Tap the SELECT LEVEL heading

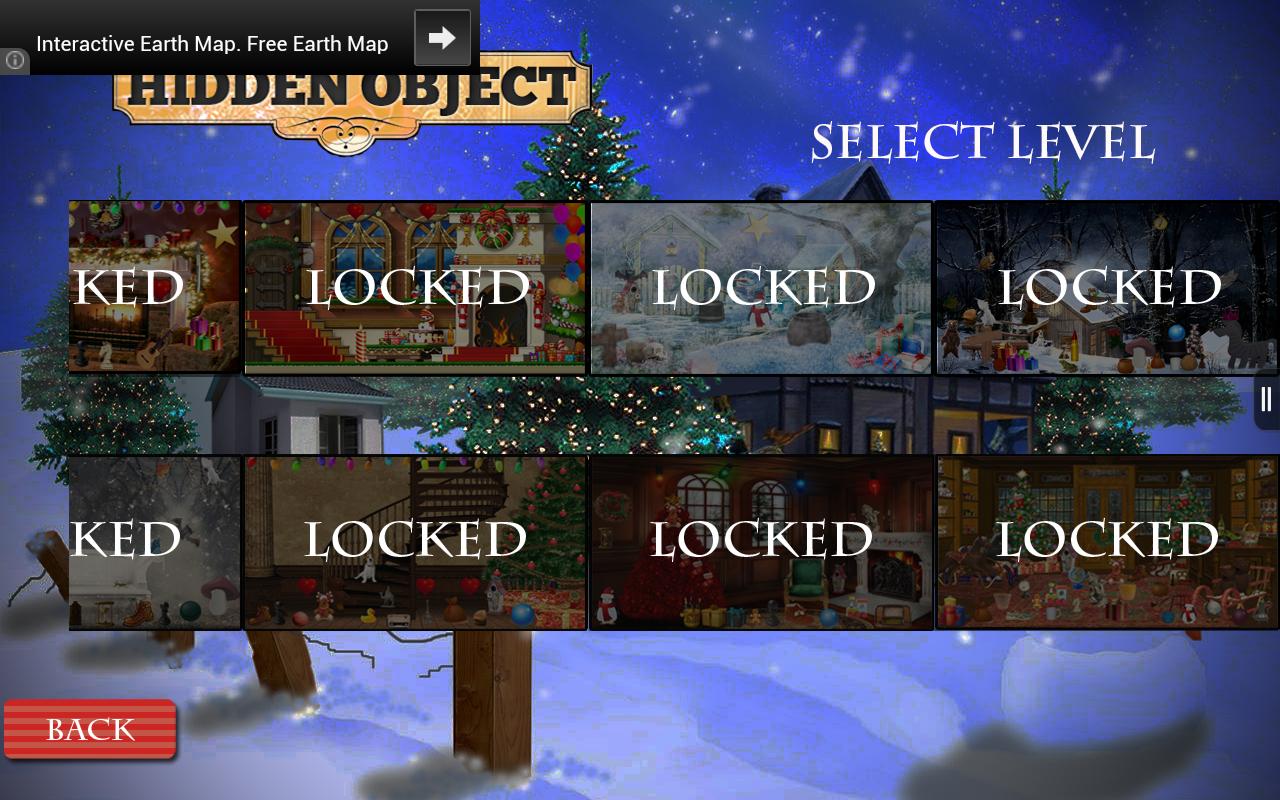pos(983,140)
